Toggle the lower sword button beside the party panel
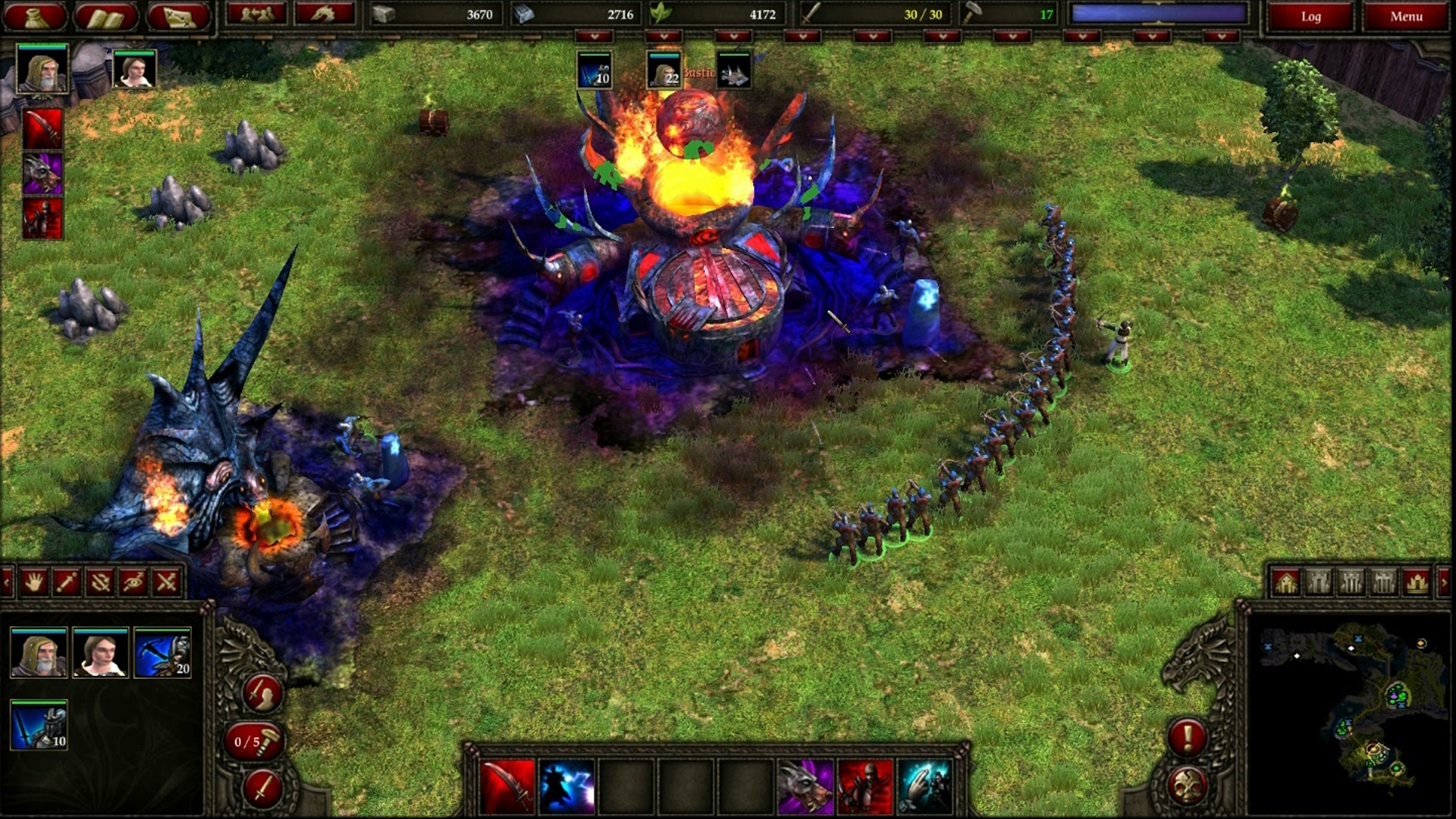The width and height of the screenshot is (1456, 819). coord(261,789)
